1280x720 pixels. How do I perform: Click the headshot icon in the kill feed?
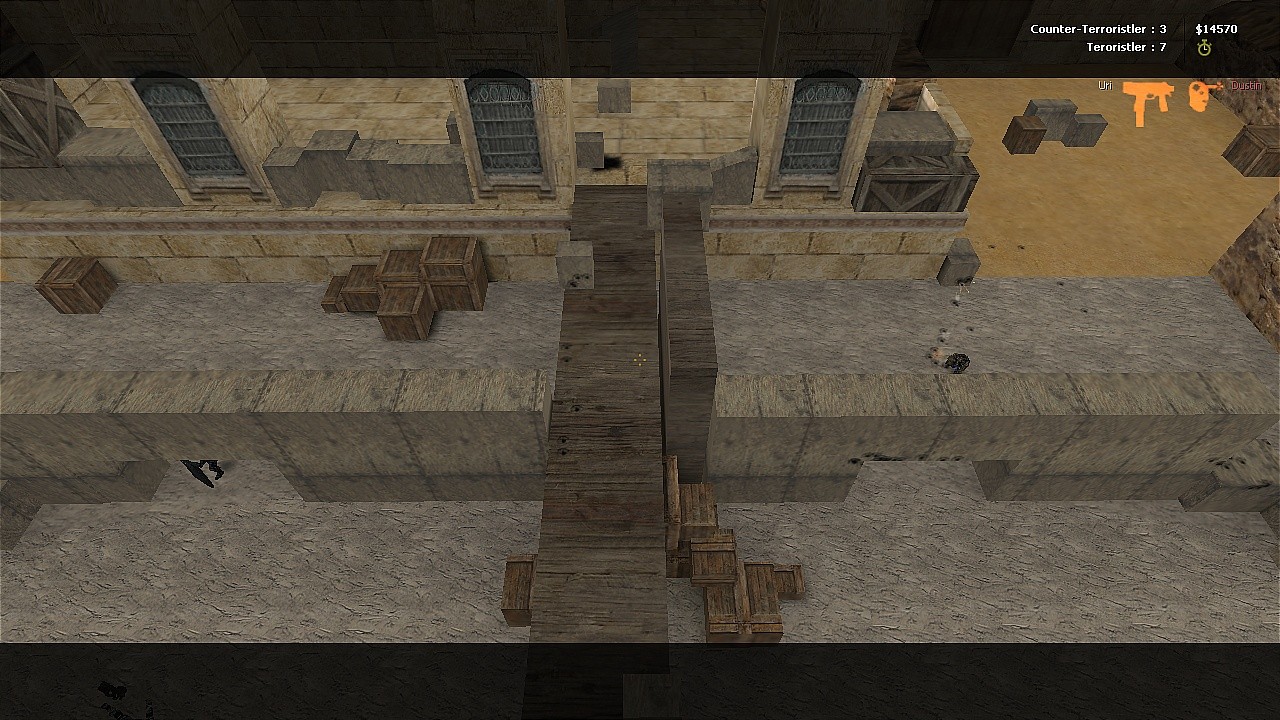1204,96
